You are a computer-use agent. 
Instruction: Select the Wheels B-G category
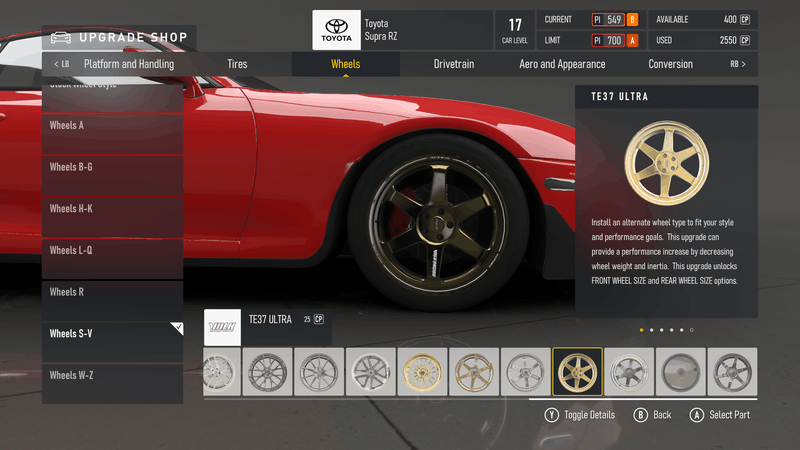(x=112, y=167)
